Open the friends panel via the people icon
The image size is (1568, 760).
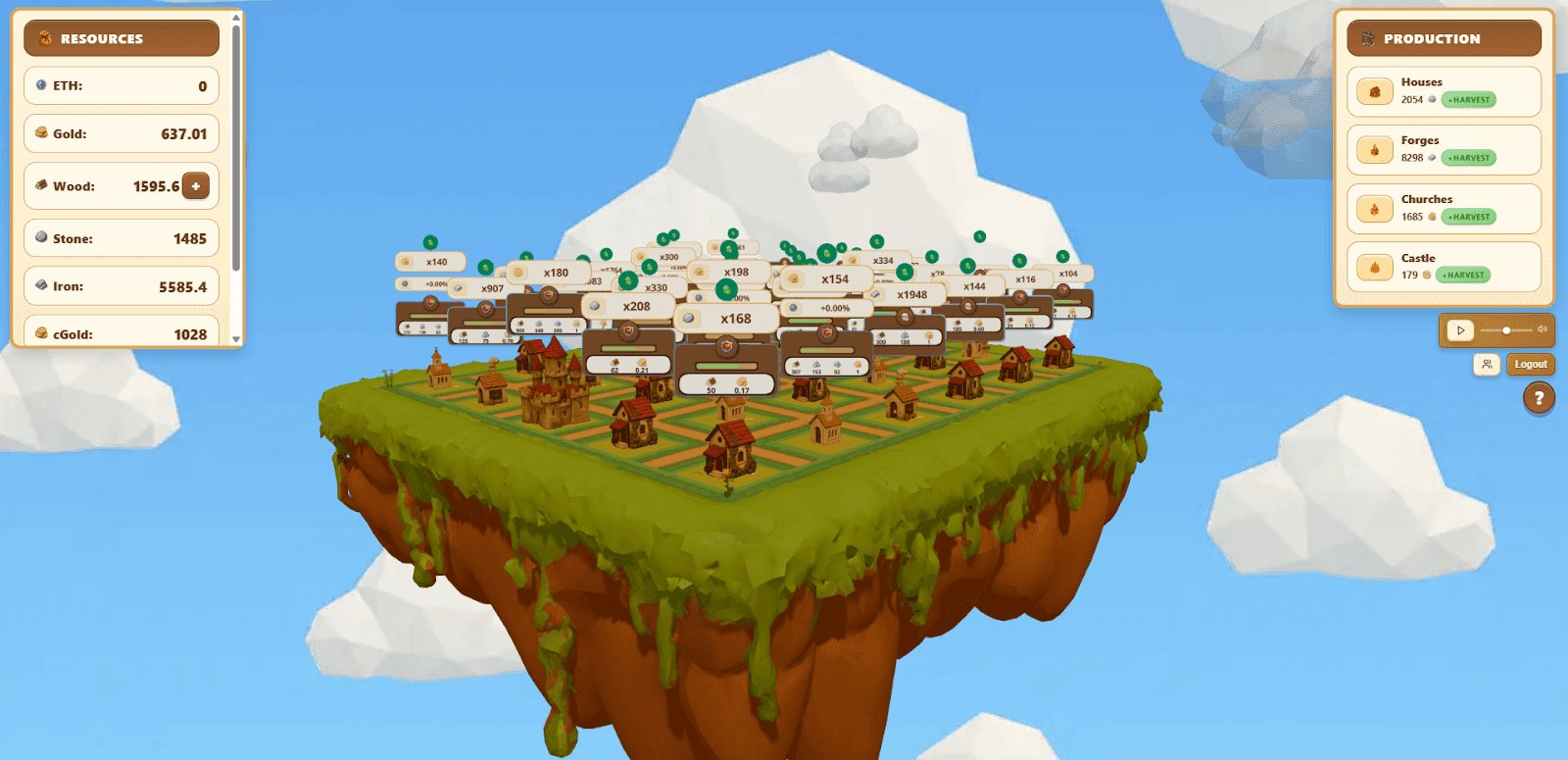[1487, 364]
